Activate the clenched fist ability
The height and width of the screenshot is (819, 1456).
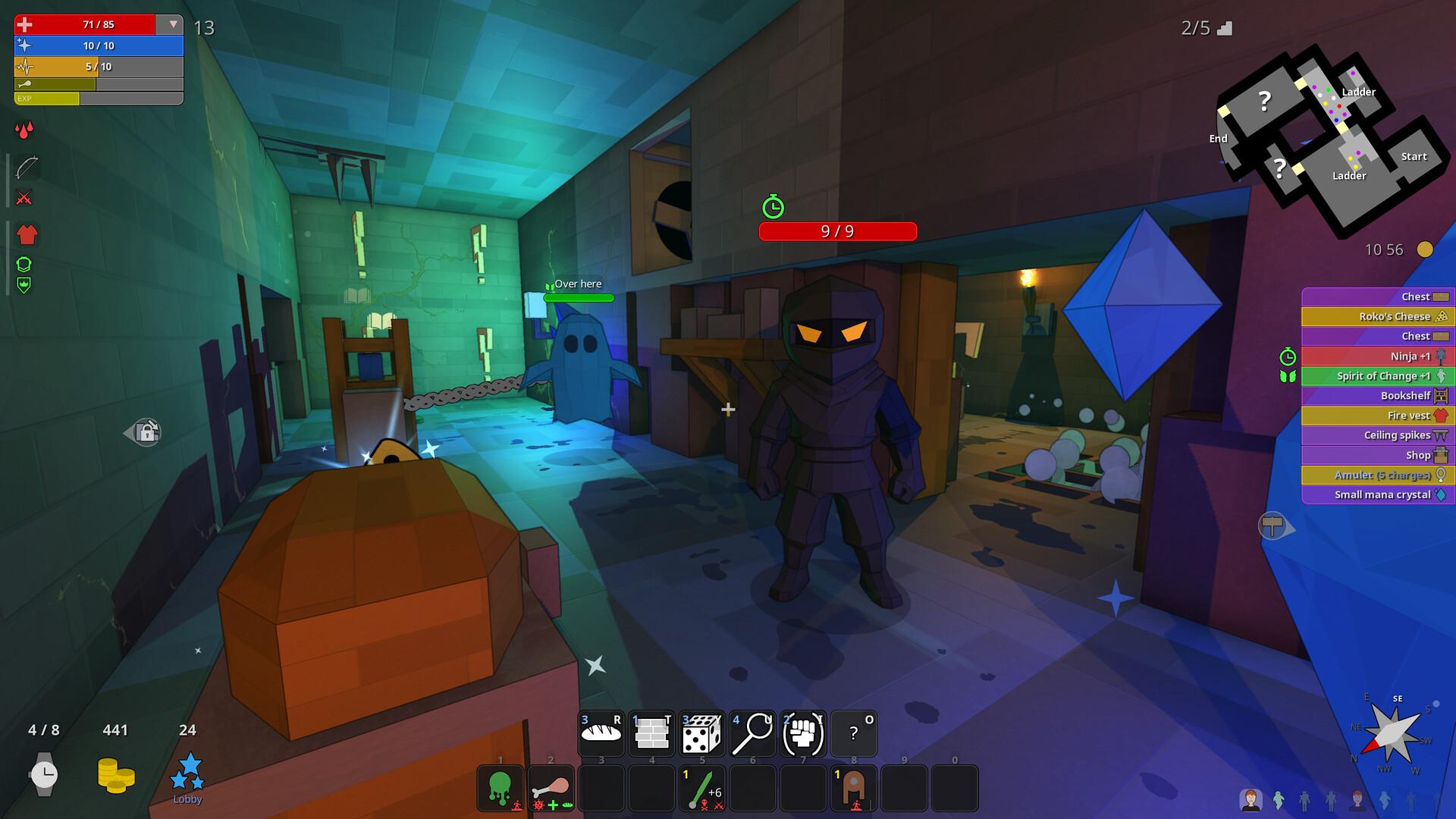click(803, 733)
